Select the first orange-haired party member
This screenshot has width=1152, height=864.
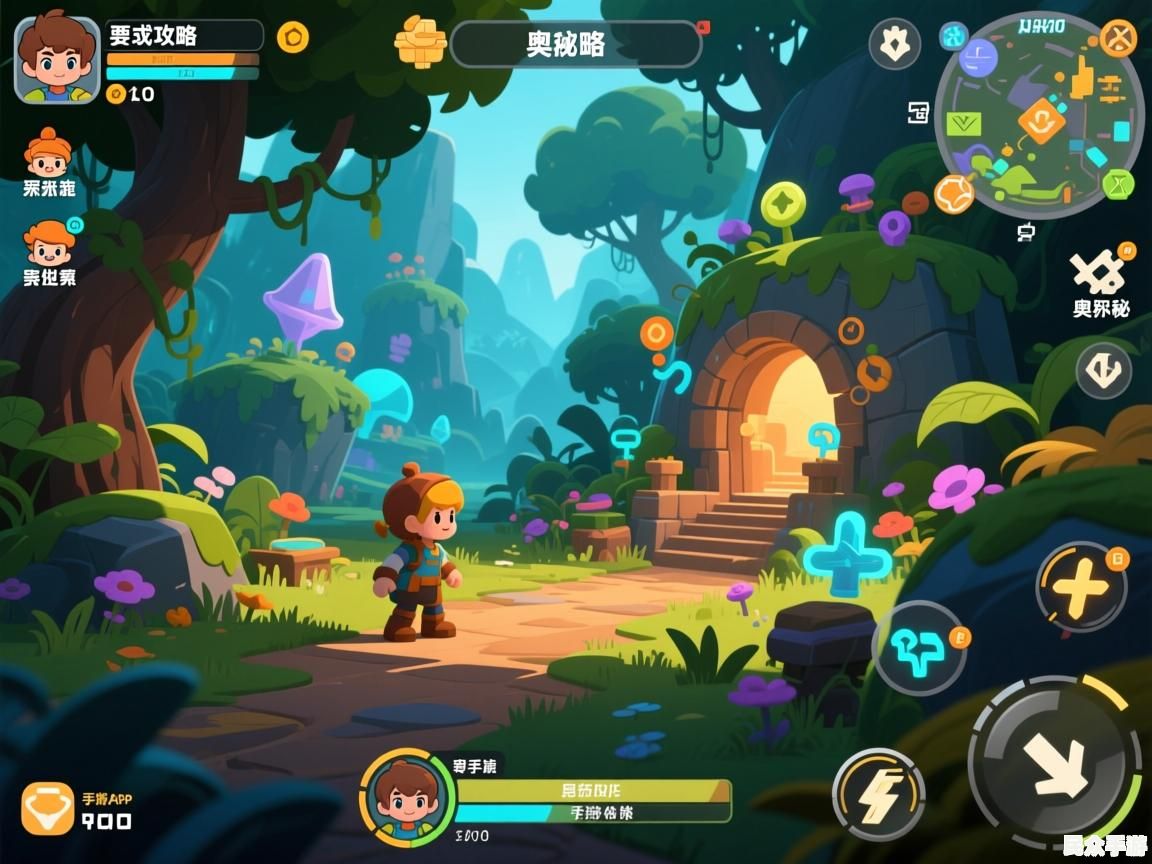(48, 153)
